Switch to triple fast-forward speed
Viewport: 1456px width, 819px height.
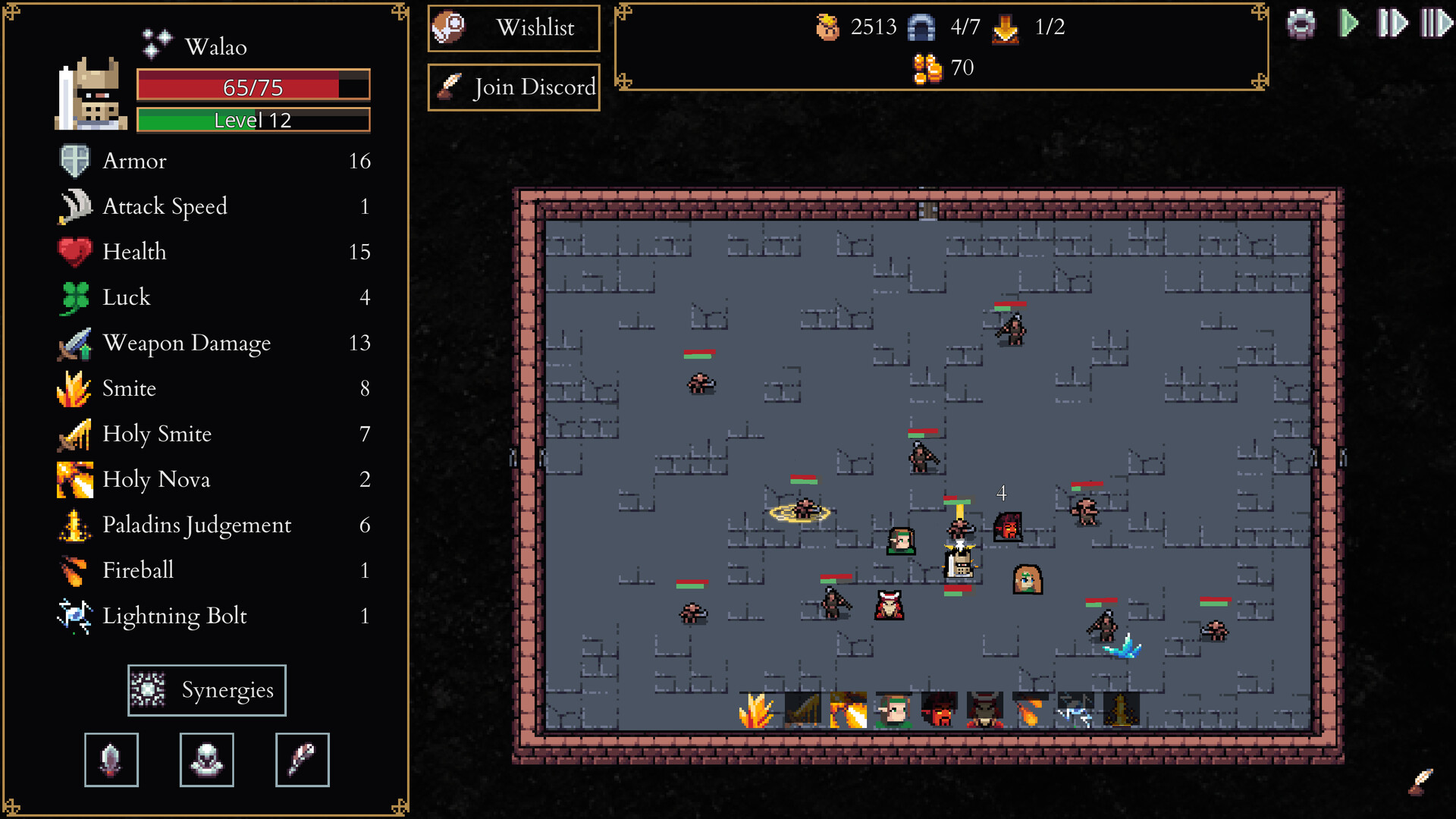pyautogui.click(x=1436, y=24)
